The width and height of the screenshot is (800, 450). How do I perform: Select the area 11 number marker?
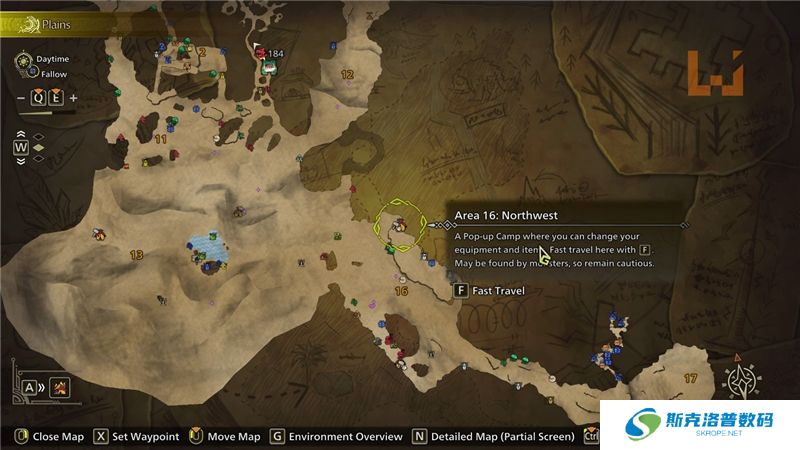click(160, 138)
